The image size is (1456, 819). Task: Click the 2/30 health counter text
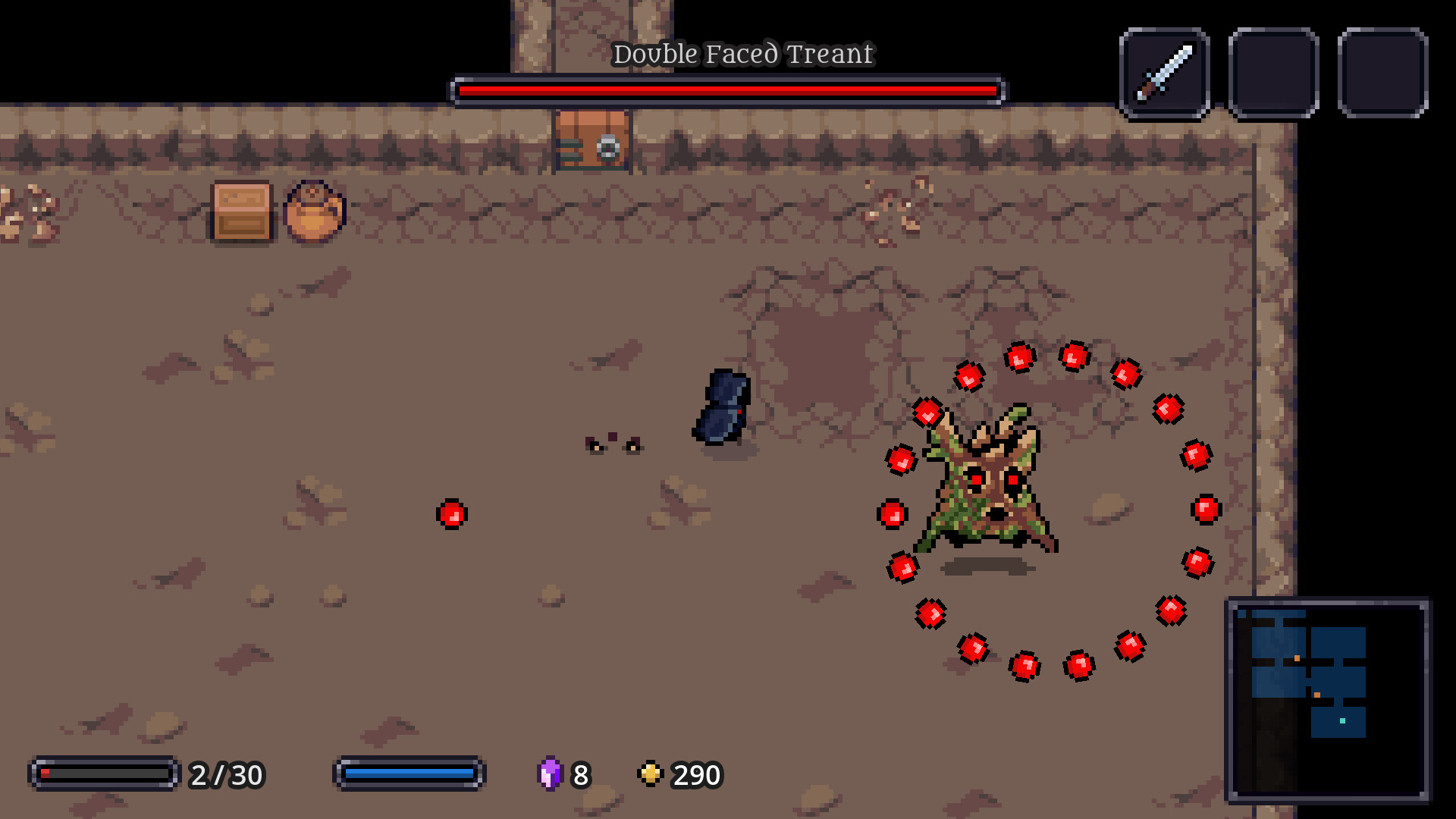(x=225, y=775)
